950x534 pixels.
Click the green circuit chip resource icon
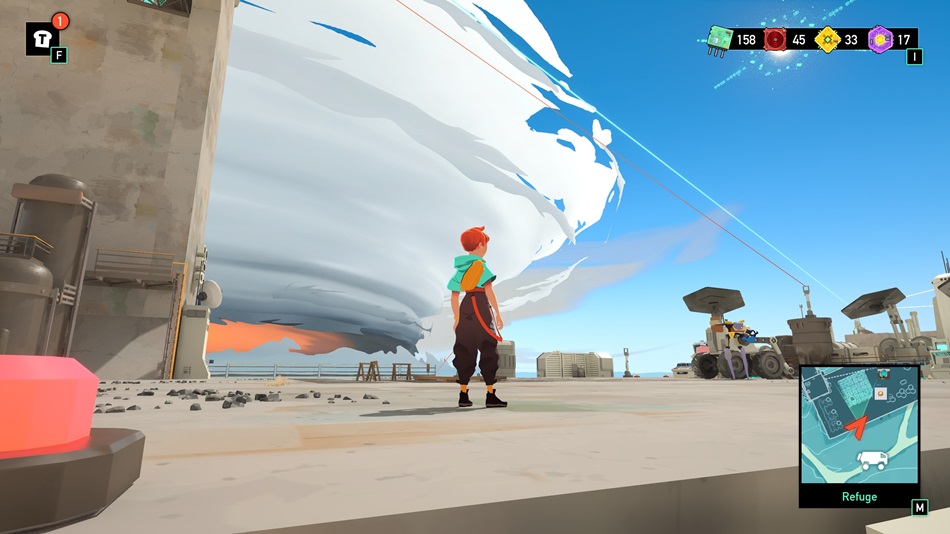coord(719,39)
